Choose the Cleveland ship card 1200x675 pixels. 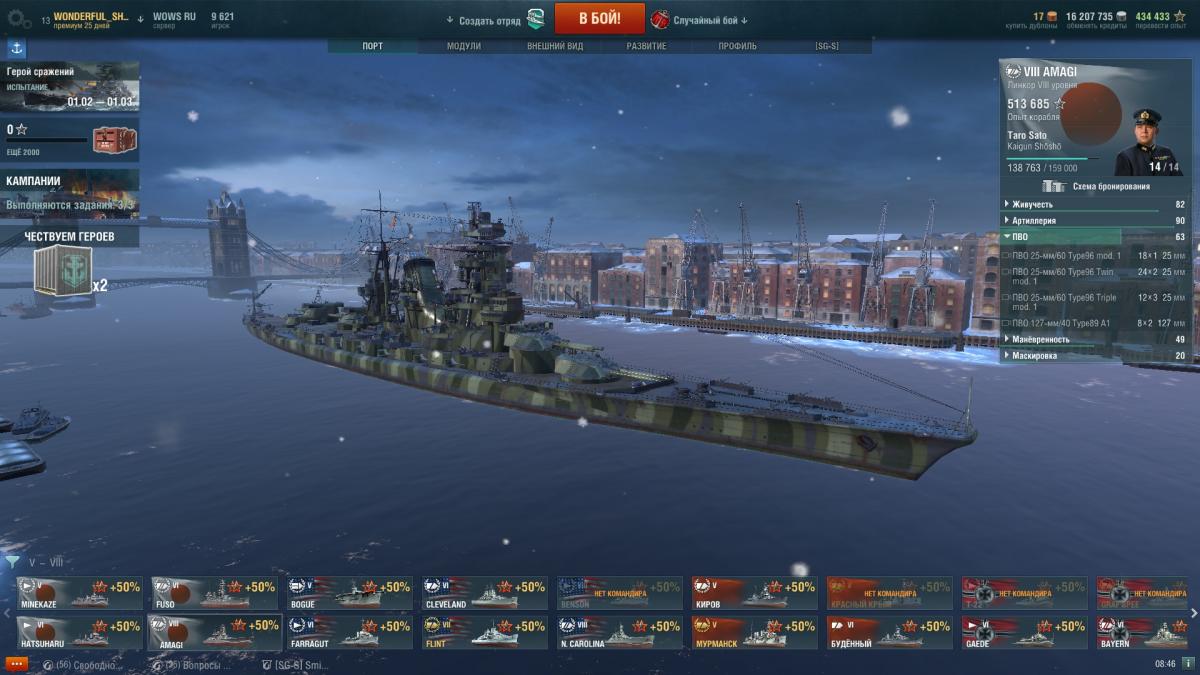pyautogui.click(x=484, y=593)
